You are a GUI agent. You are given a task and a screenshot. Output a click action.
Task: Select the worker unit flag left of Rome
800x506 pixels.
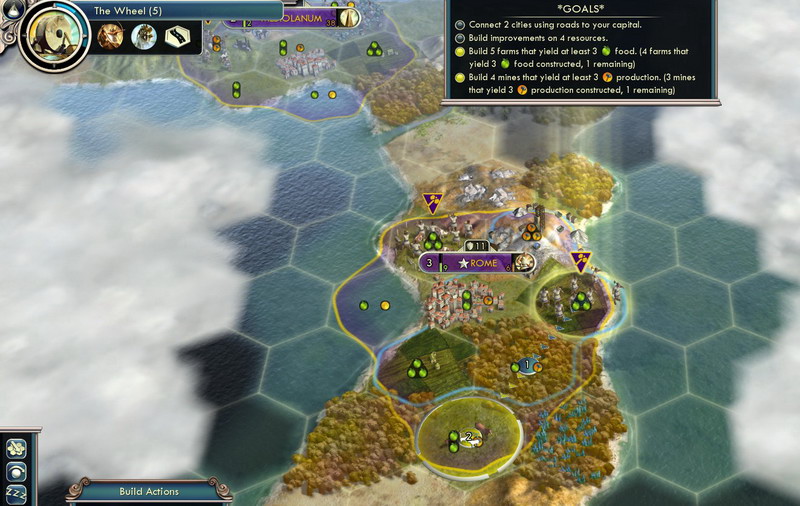[x=433, y=203]
